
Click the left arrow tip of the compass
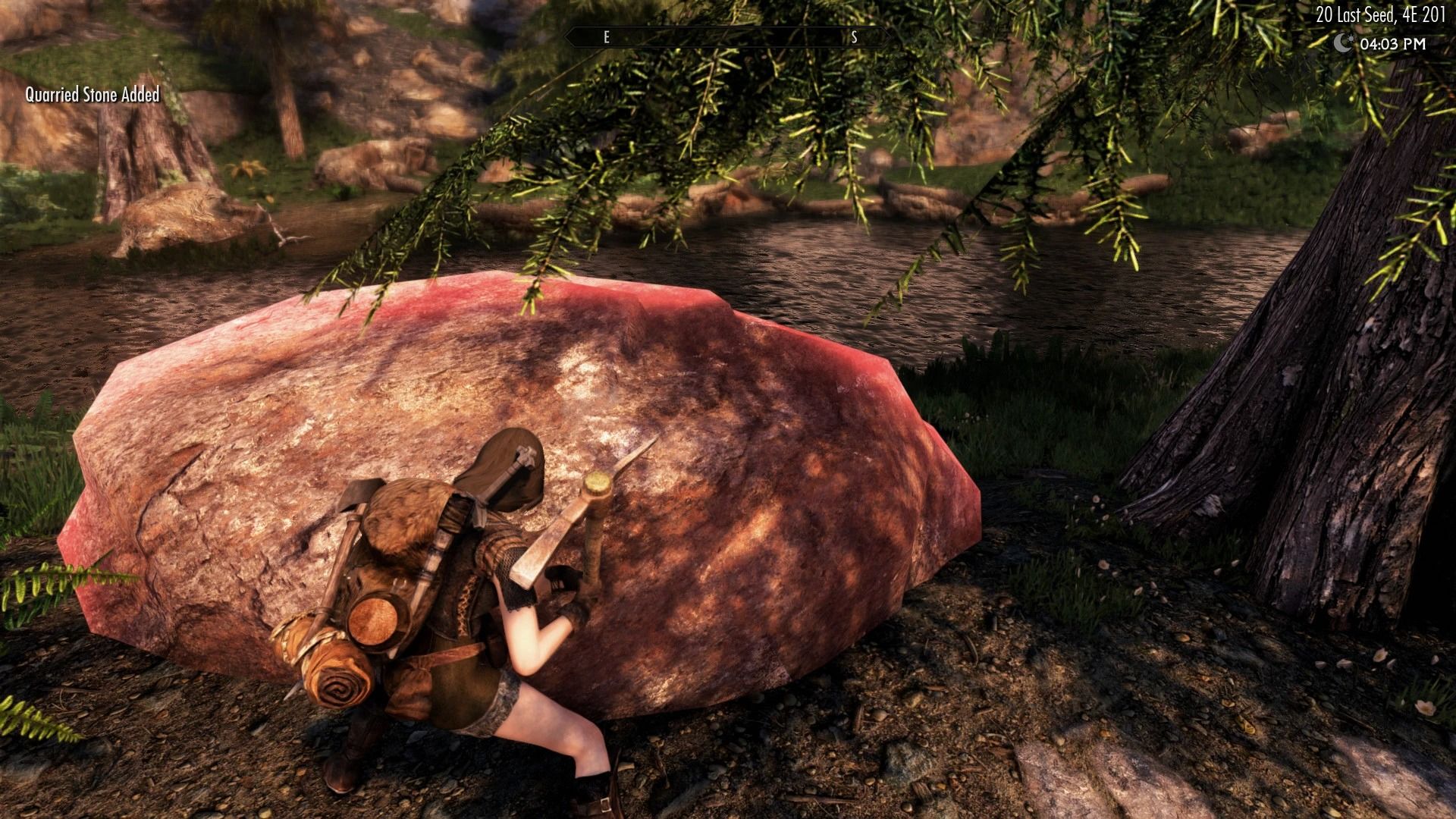tap(565, 36)
